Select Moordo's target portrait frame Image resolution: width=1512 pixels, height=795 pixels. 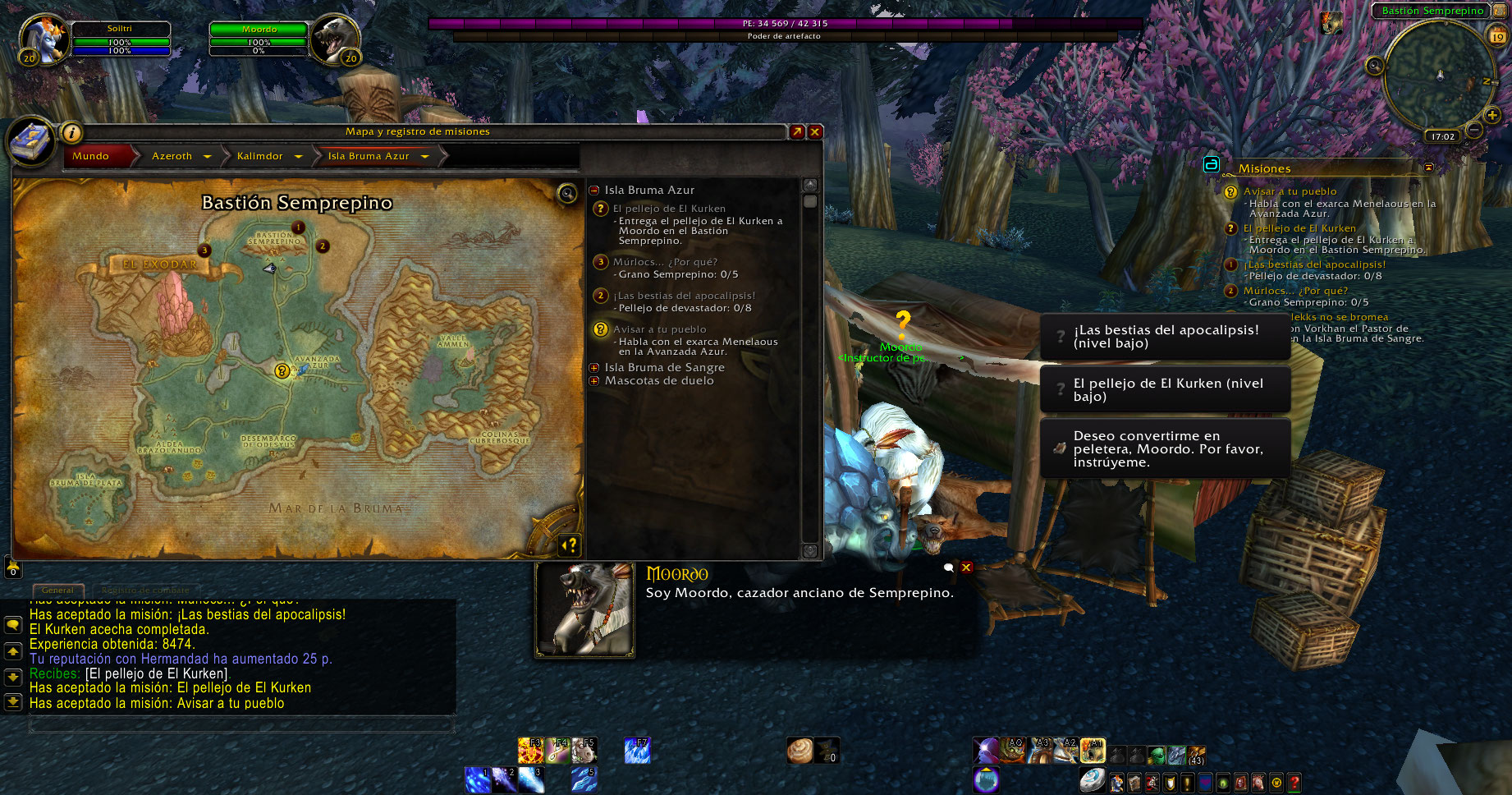pyautogui.click(x=333, y=38)
